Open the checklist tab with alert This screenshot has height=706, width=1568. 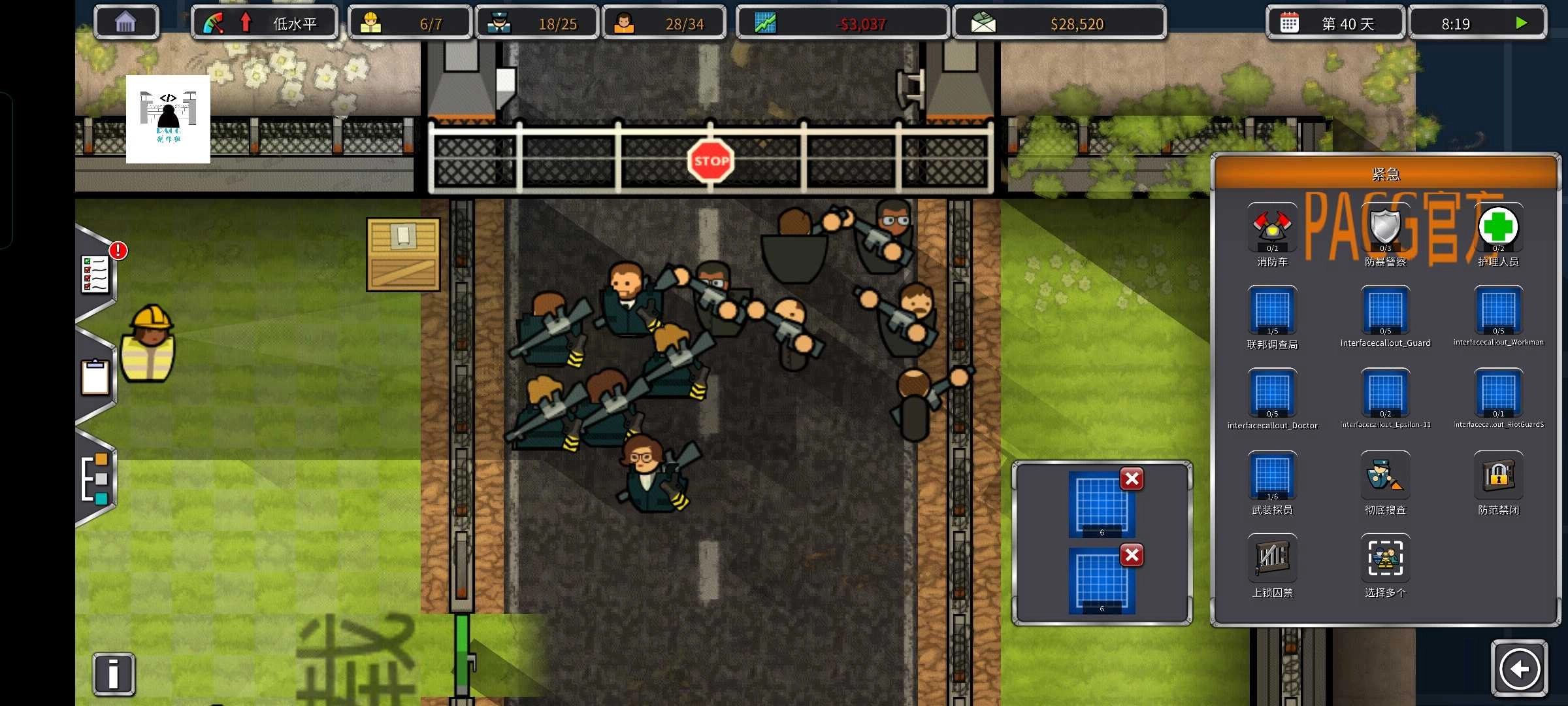pos(96,275)
